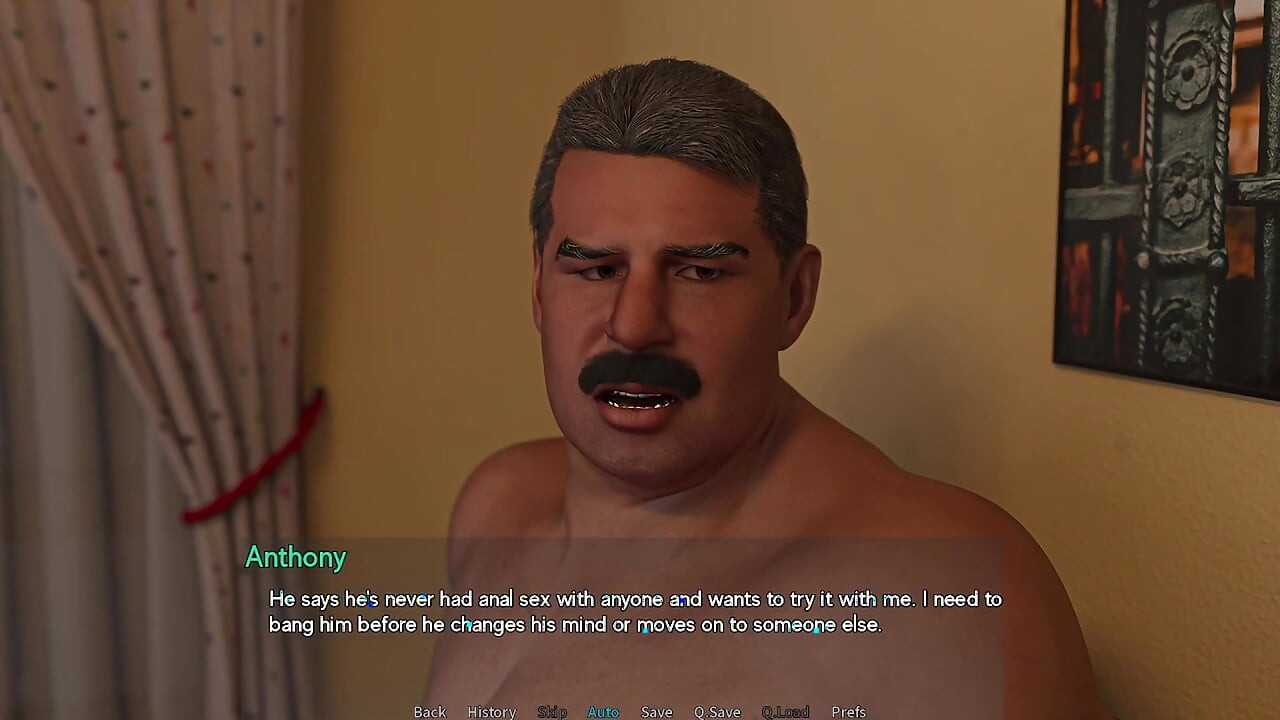
Task: Perform a quick save with Q.Save
Action: click(x=717, y=711)
